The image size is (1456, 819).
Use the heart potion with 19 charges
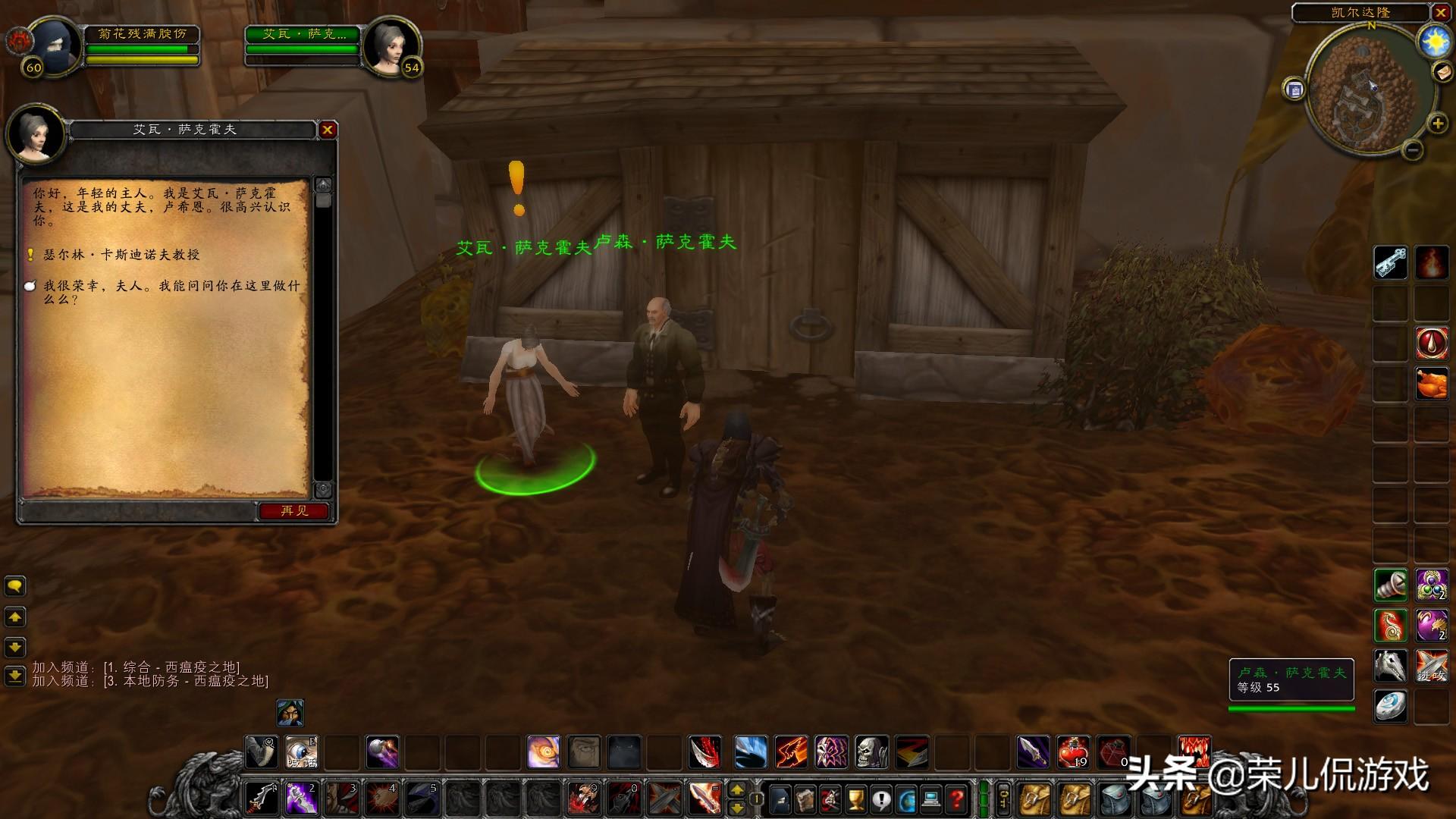(1073, 752)
